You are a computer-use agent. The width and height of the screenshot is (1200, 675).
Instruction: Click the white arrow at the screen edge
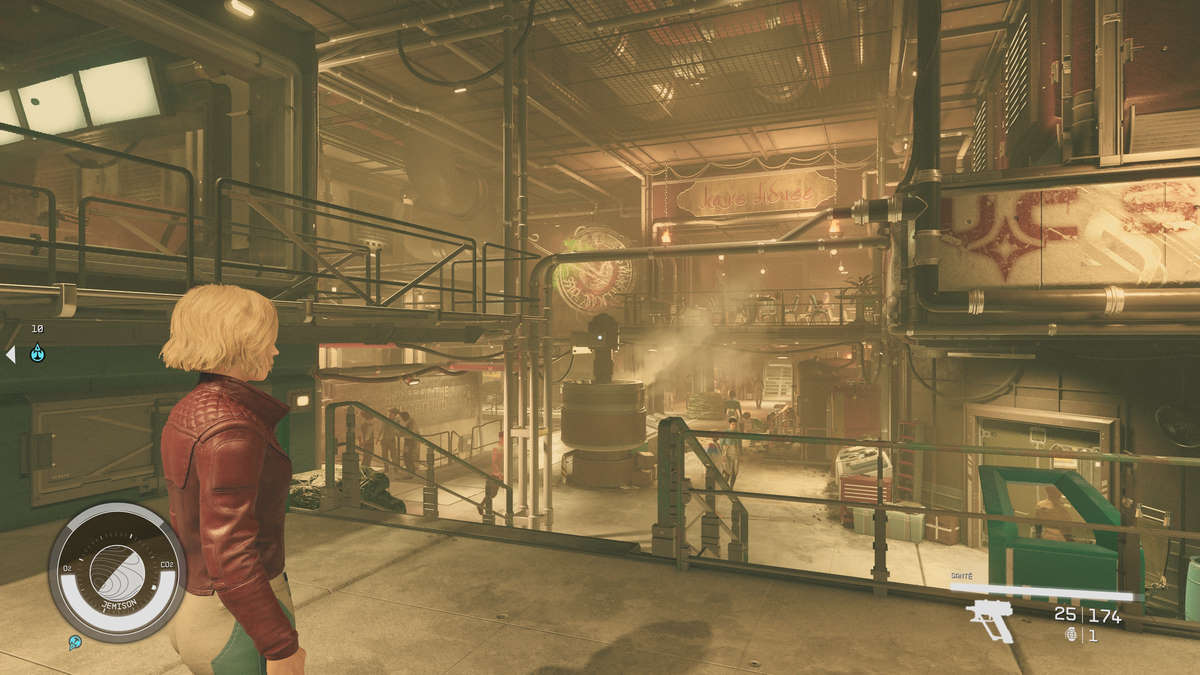pyautogui.click(x=10, y=354)
